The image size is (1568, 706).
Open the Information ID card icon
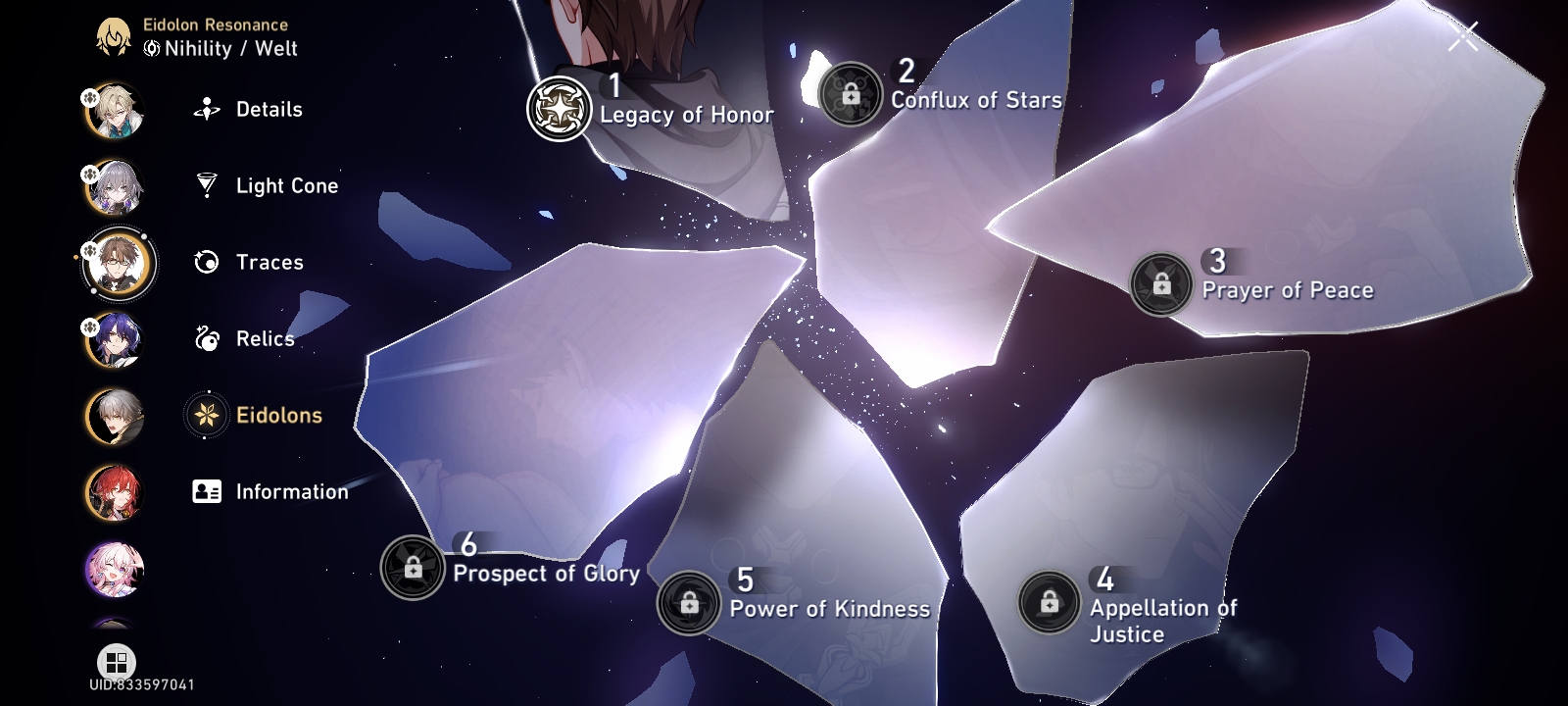coord(206,491)
